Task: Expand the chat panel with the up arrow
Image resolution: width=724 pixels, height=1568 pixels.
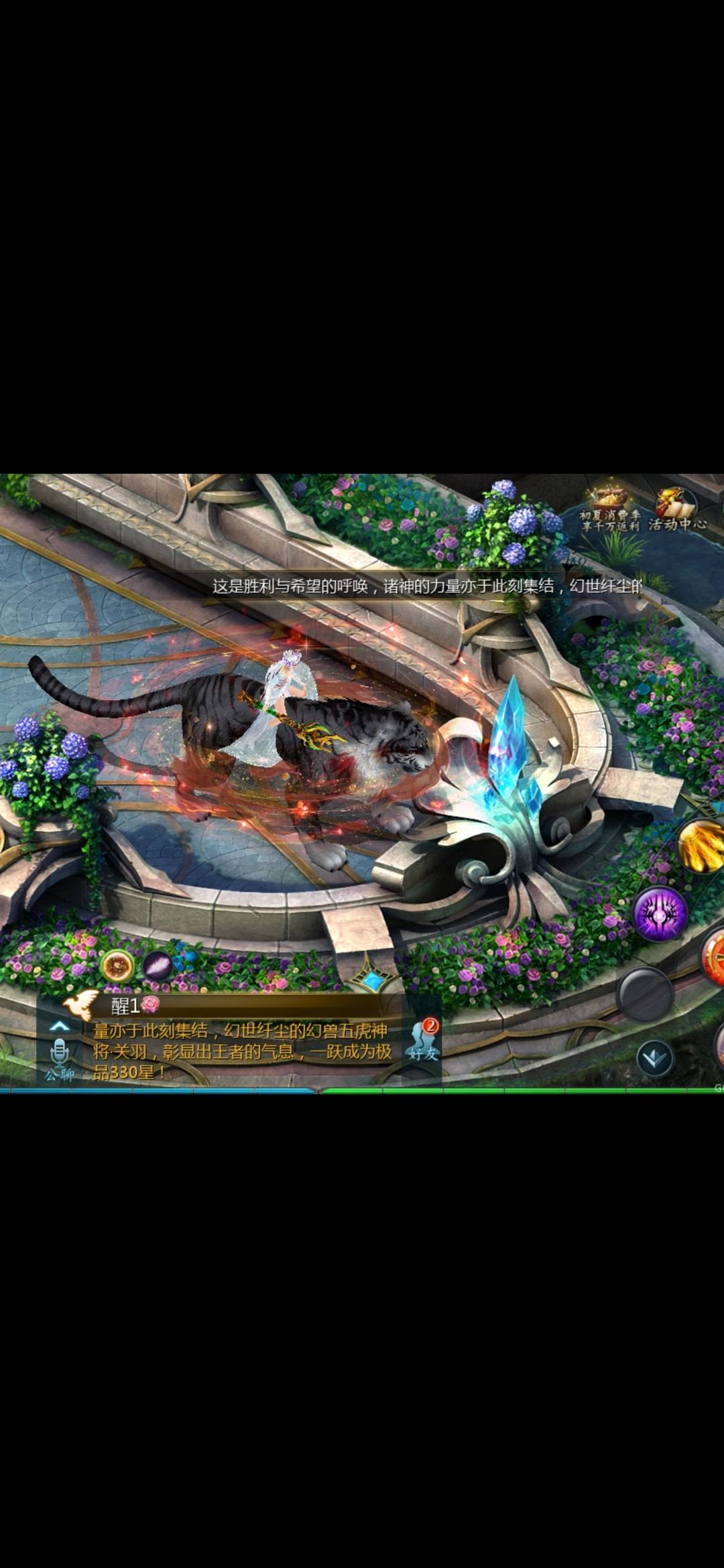Action: click(x=60, y=1025)
